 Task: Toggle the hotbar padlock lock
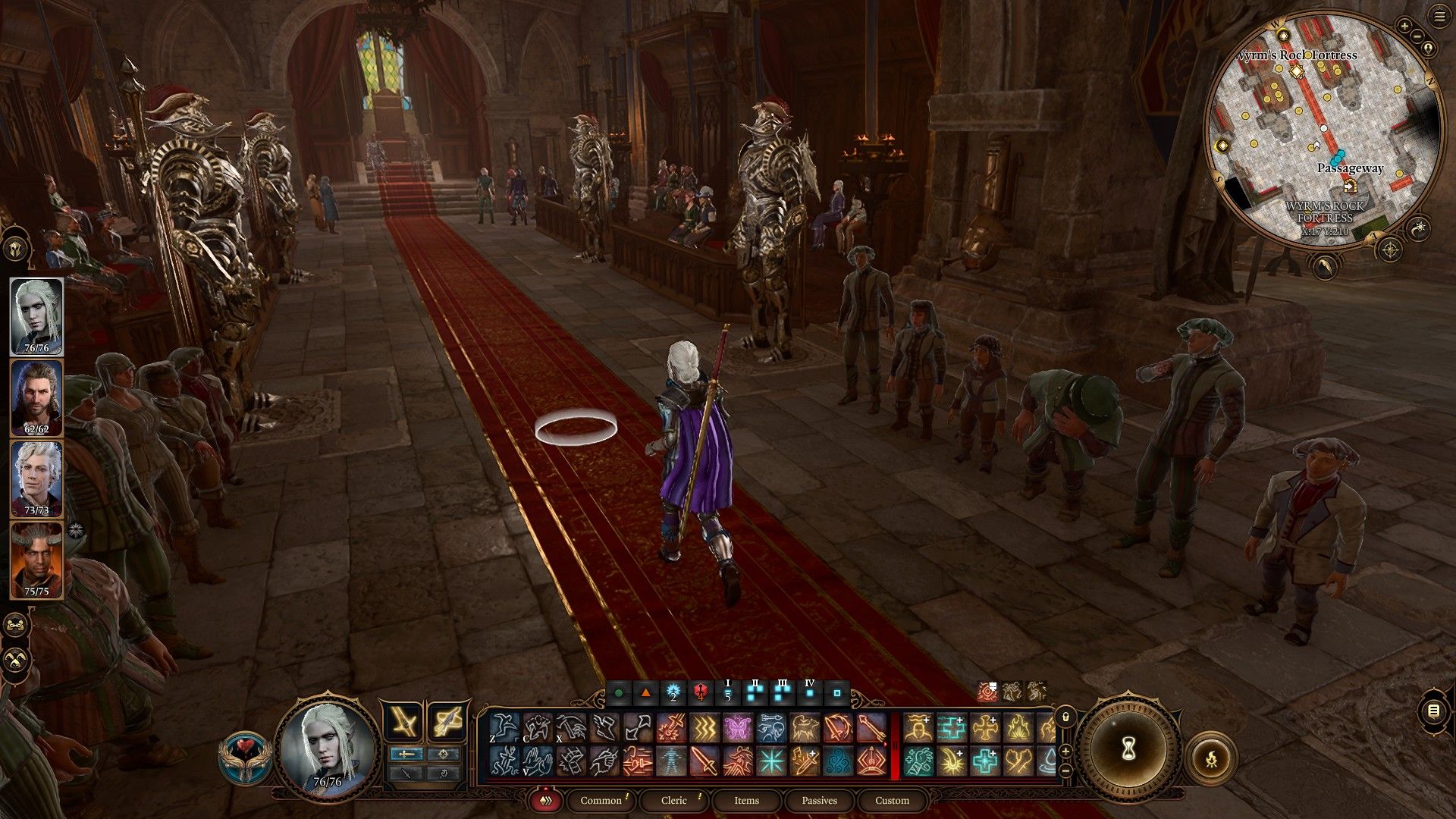click(1065, 717)
